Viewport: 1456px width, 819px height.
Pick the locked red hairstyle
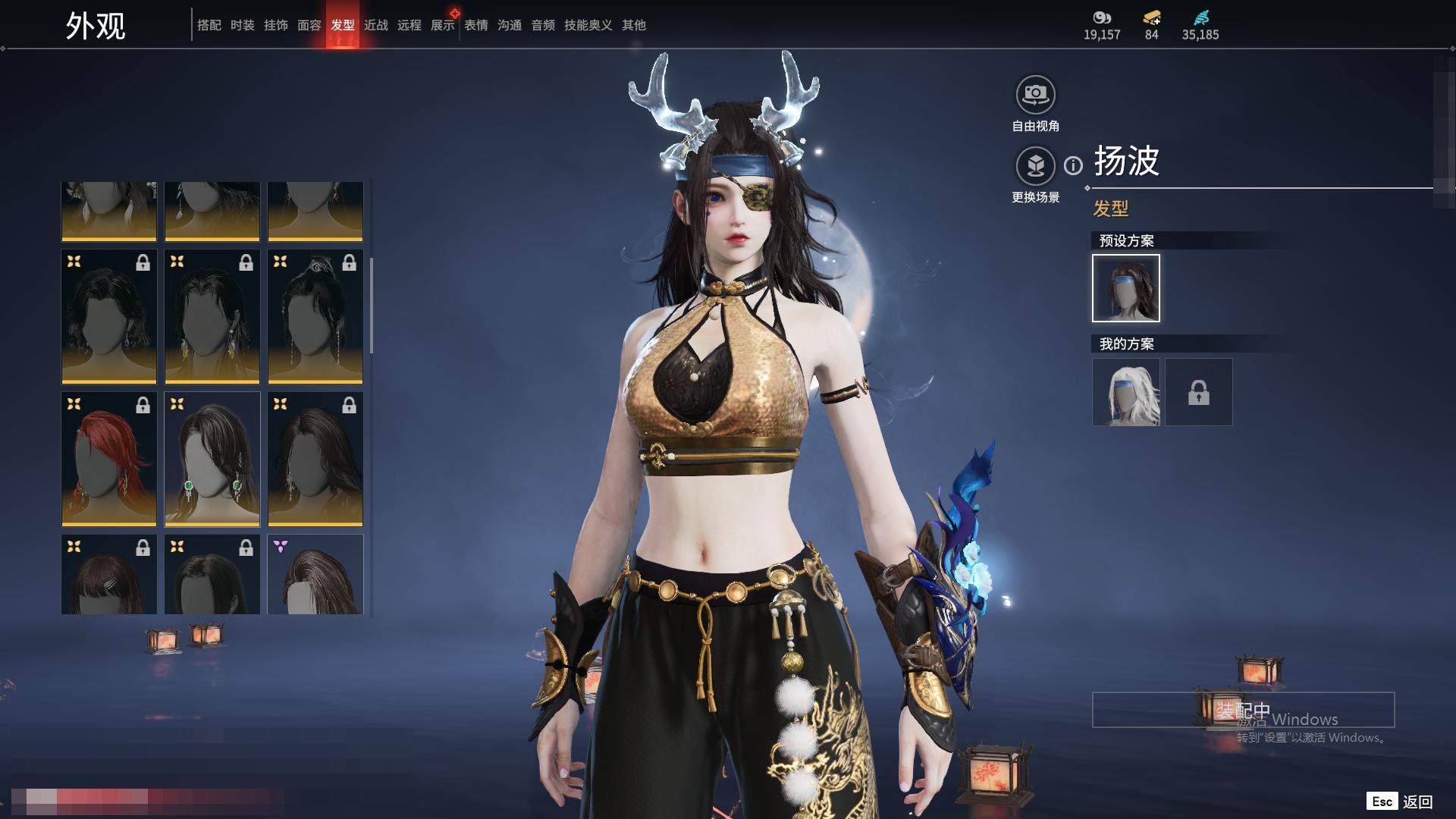click(109, 459)
